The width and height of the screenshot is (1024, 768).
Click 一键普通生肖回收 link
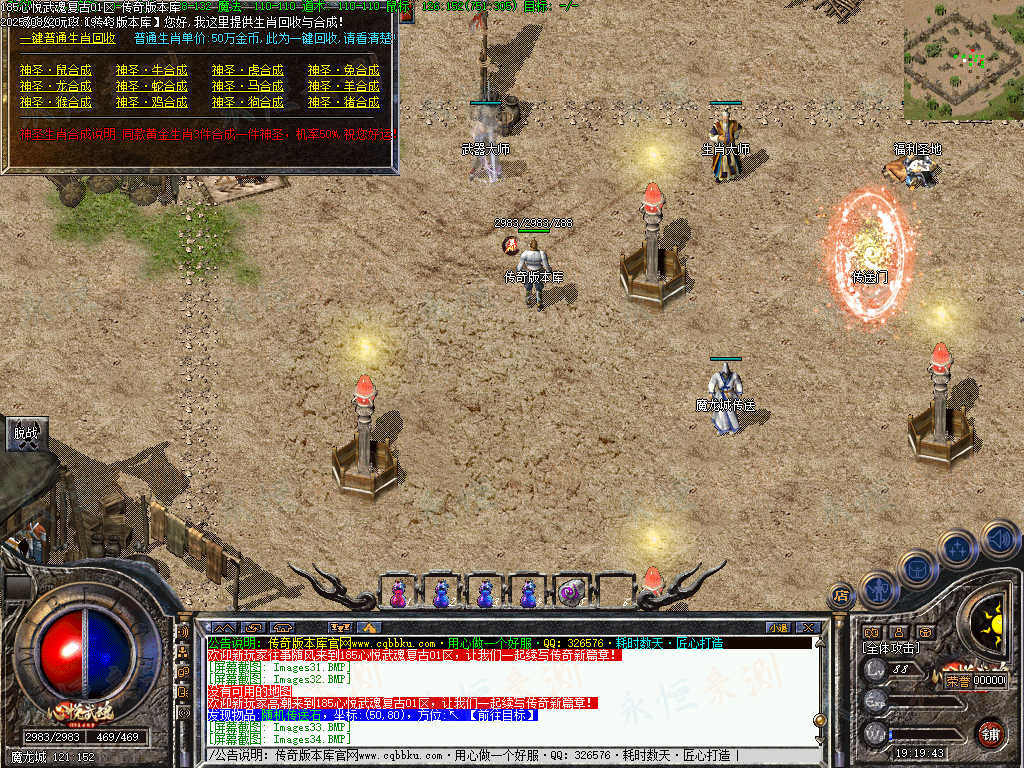point(68,38)
